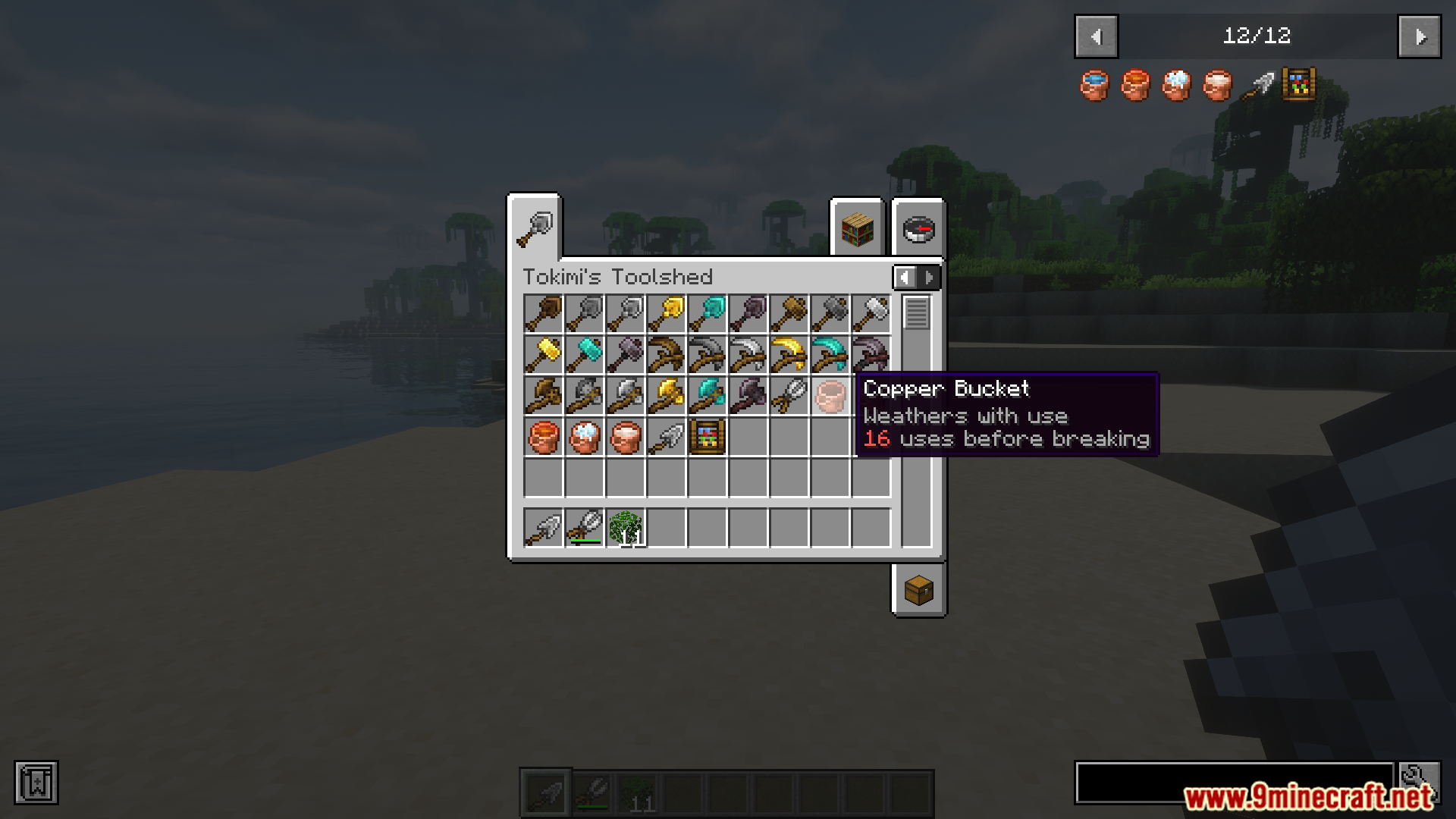Screen dimensions: 1456x819
Task: Click the previous page arrow beside 12/12
Action: click(x=1095, y=36)
